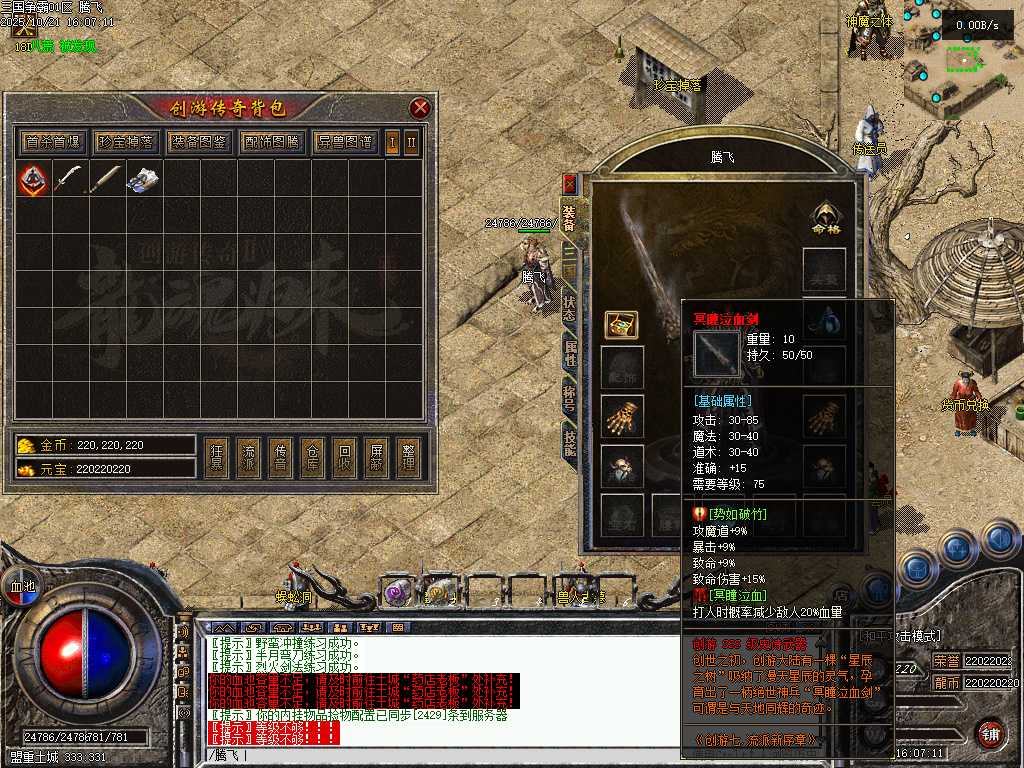Viewport: 1024px width, 768px height.
Task: Switch to the 状态 status tab
Action: [569, 306]
